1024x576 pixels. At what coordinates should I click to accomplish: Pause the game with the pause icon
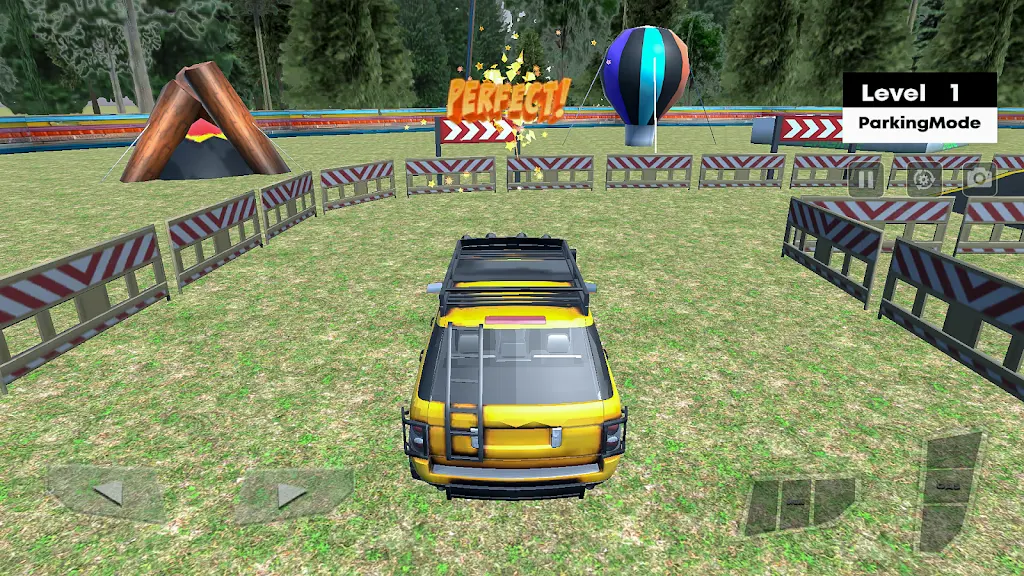coord(866,179)
